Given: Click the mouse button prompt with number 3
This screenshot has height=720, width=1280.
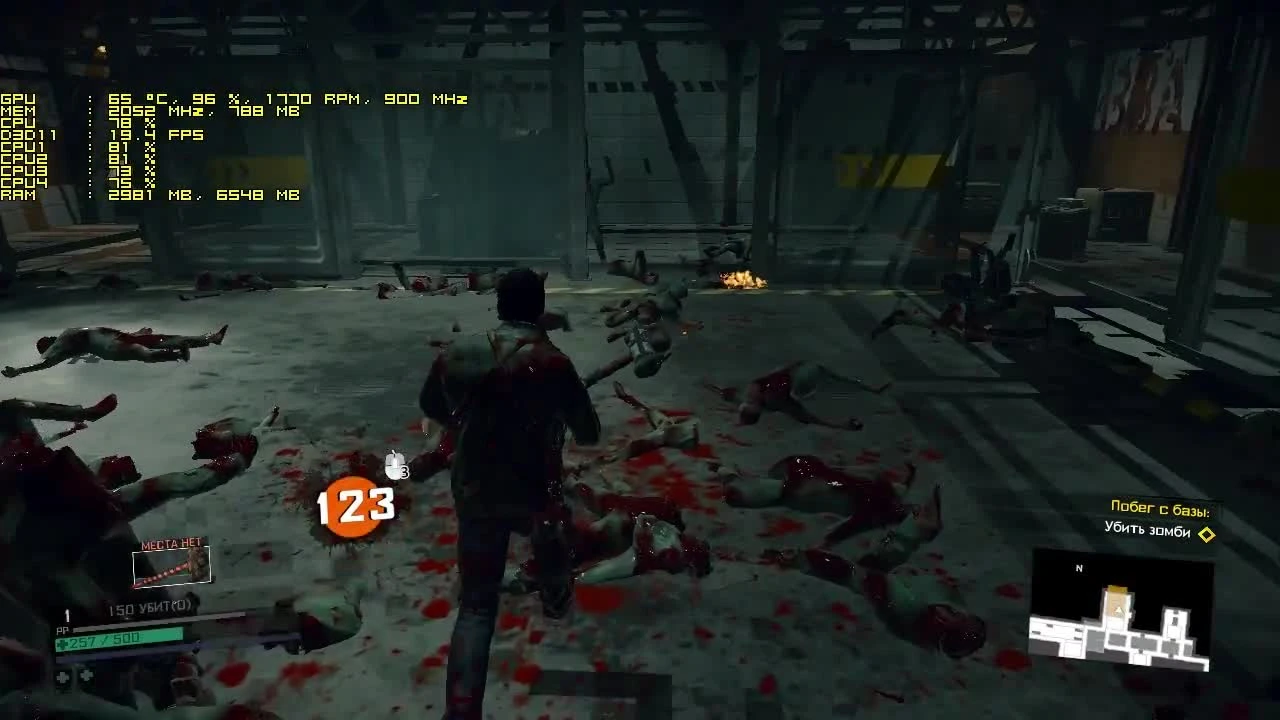Looking at the screenshot, I should 393,465.
